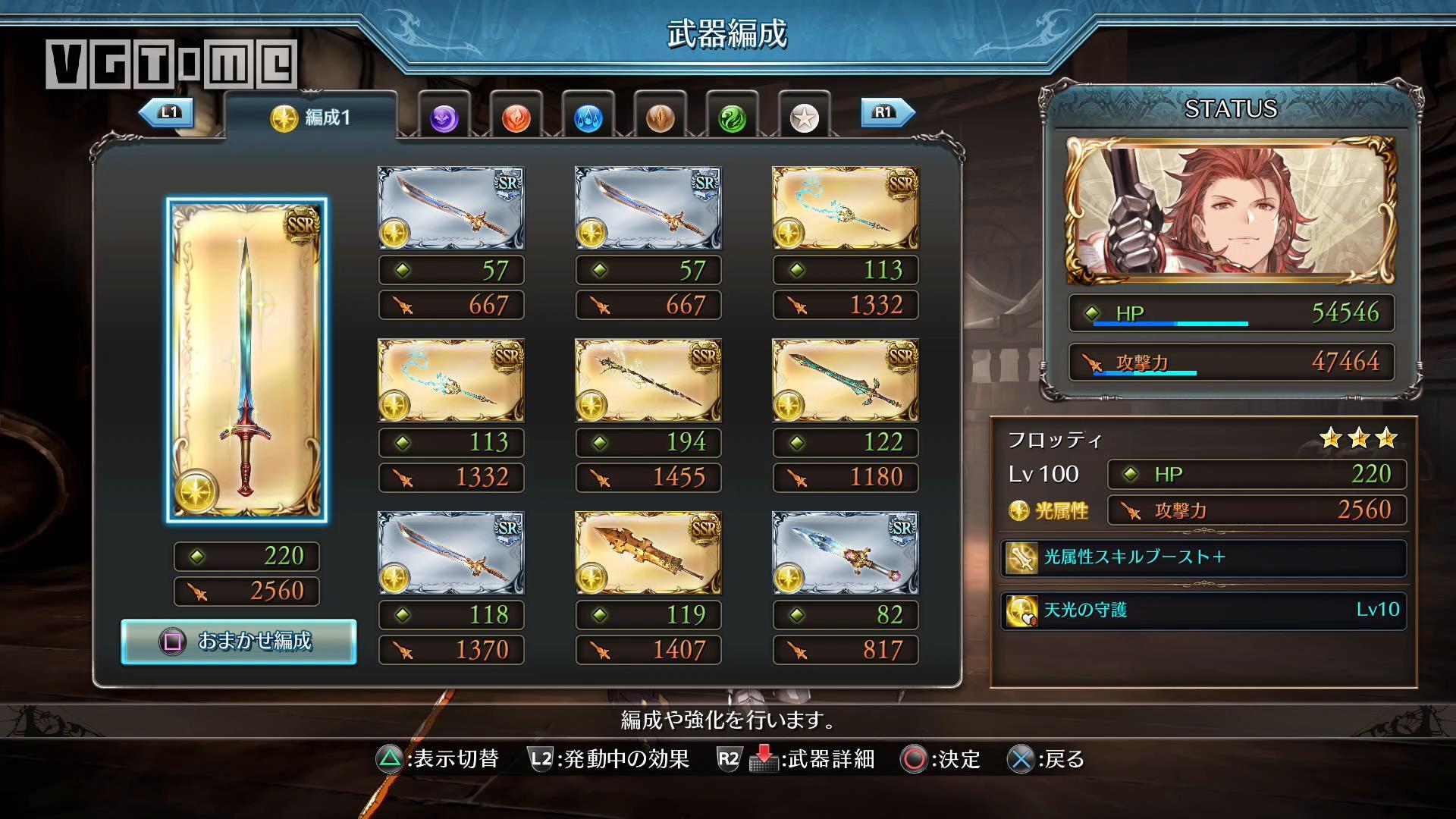1456x819 pixels.
Task: Select the teal SSR sword with 1180 attack
Action: pyautogui.click(x=845, y=381)
